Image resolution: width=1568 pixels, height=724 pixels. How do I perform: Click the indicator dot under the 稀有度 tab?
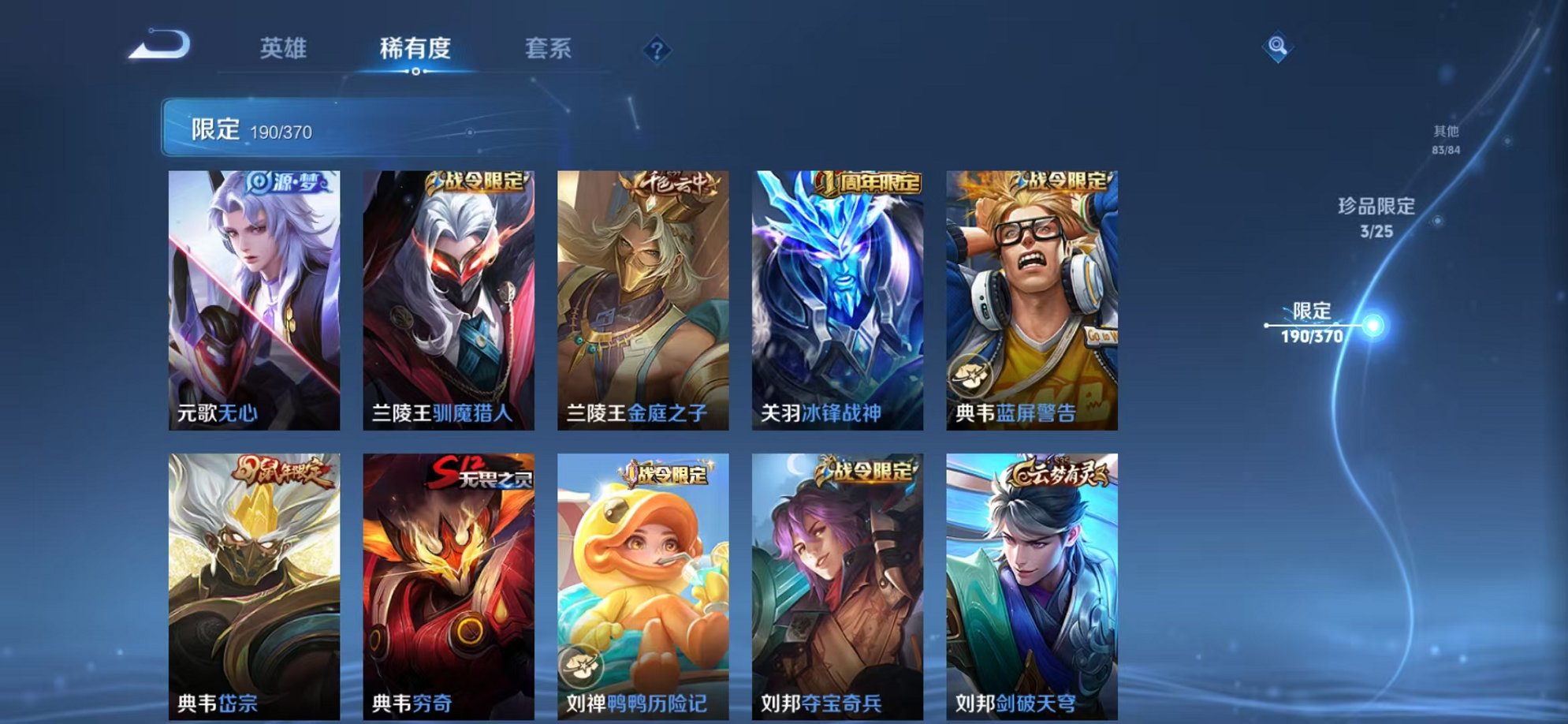click(x=416, y=72)
